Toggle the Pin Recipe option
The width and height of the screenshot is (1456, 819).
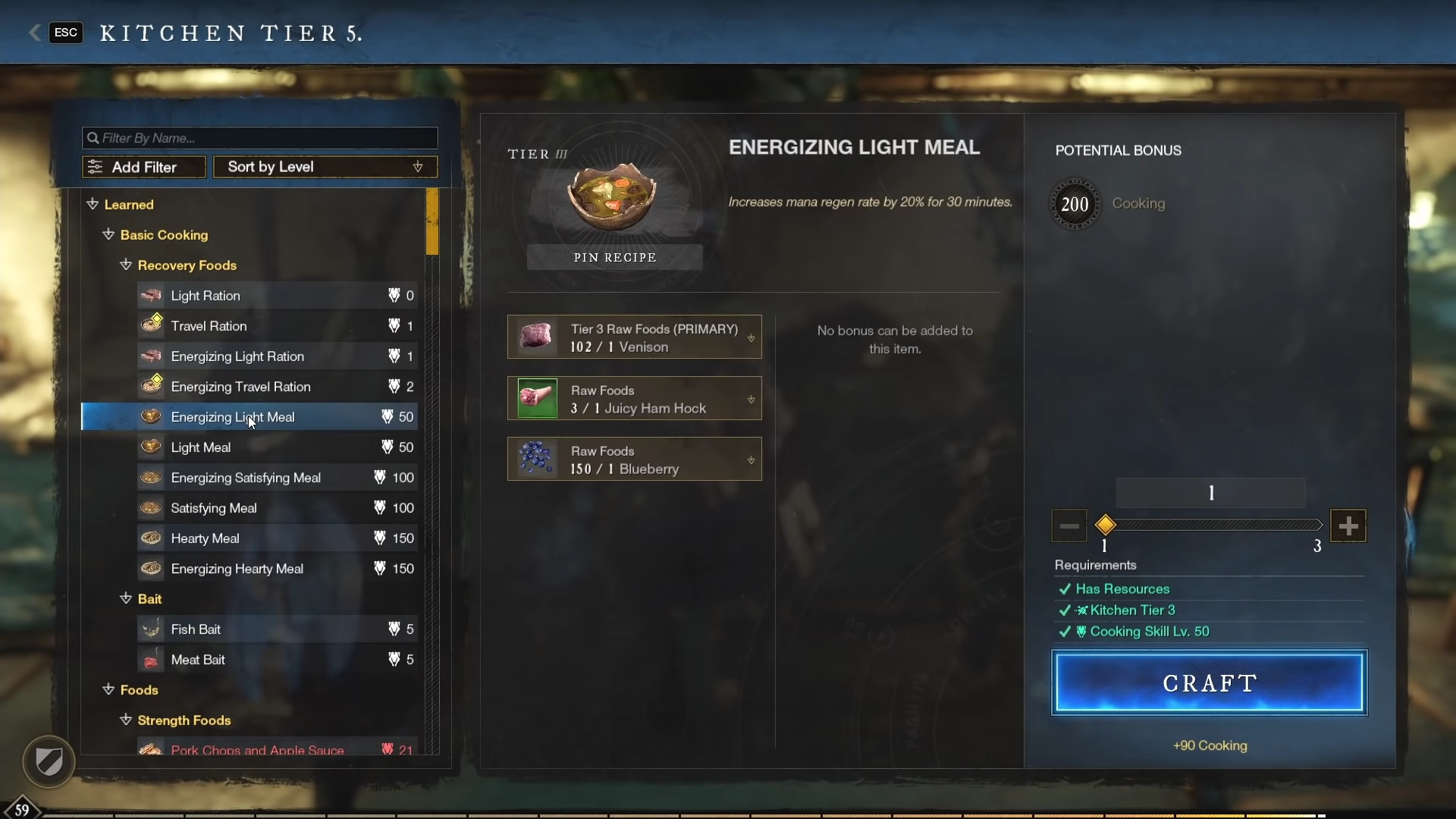pos(614,256)
